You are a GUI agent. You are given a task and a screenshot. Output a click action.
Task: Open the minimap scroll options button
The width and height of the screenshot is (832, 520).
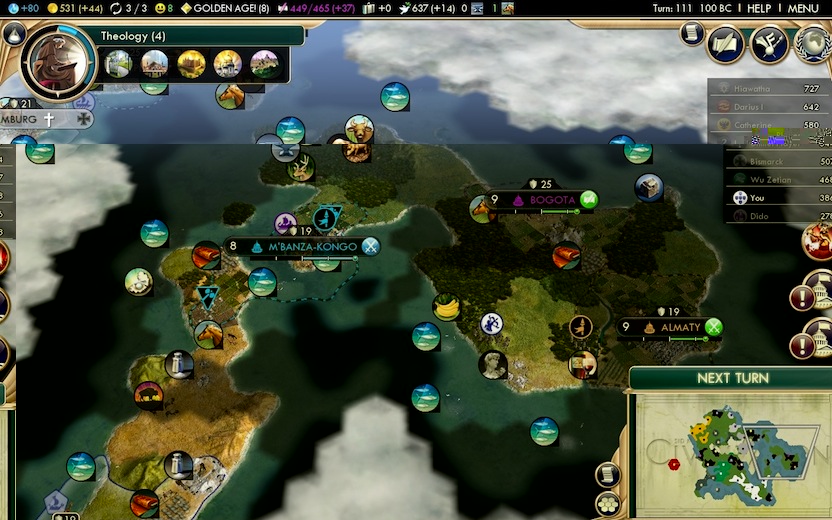[607, 474]
